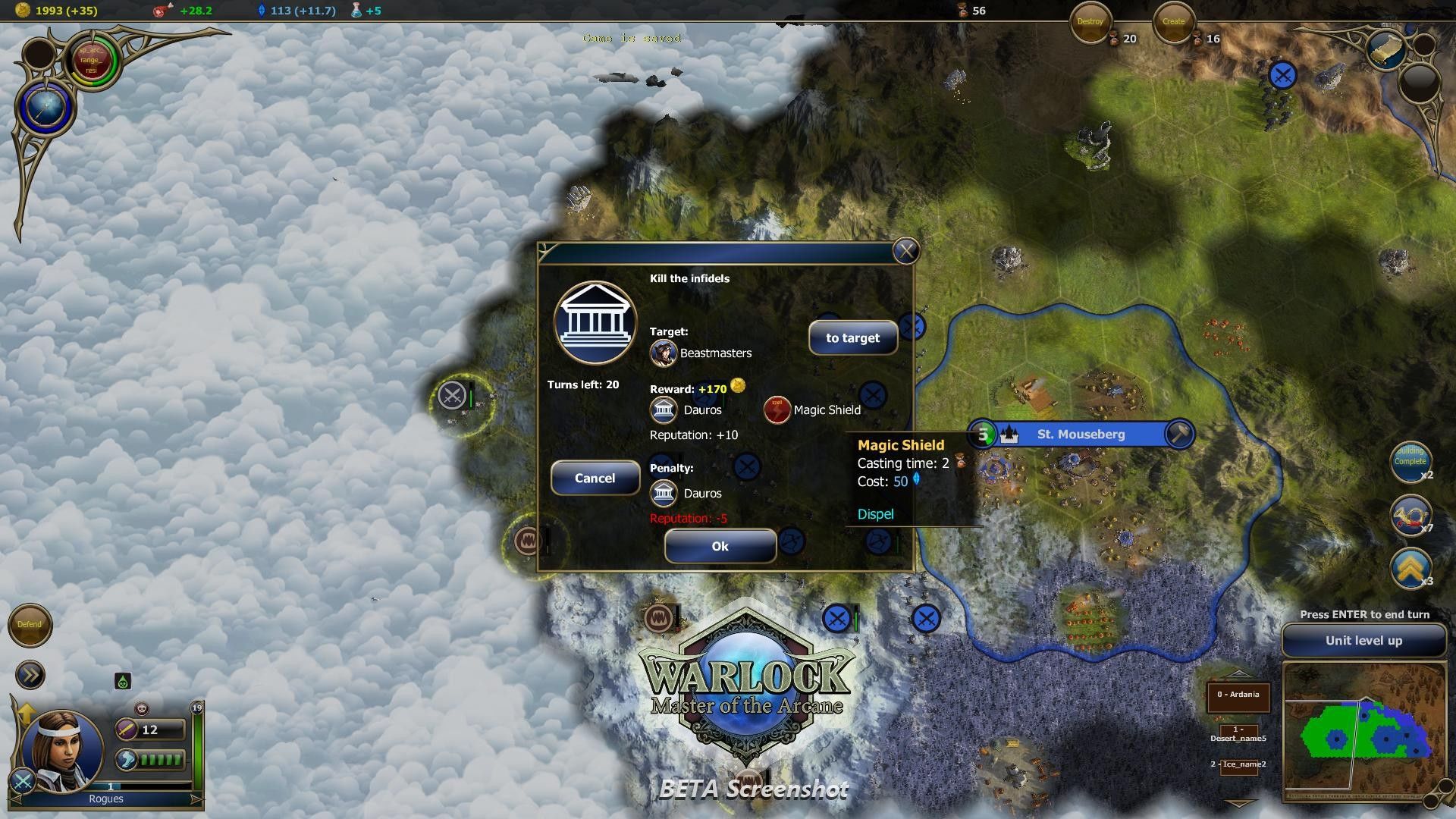Confirm the quest with the Ok button
1456x819 pixels.
(x=720, y=546)
